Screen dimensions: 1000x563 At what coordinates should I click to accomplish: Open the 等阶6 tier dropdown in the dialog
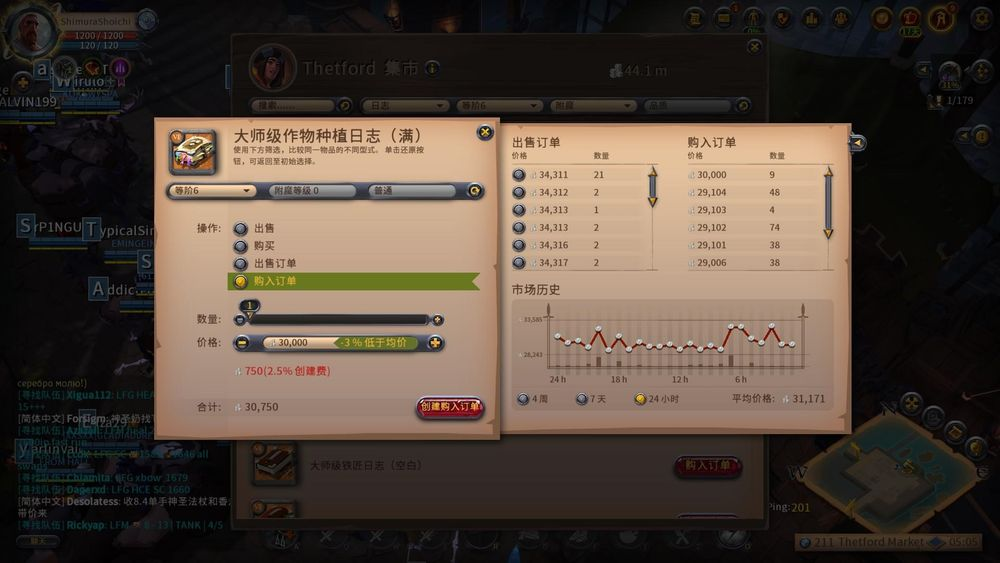tap(212, 191)
